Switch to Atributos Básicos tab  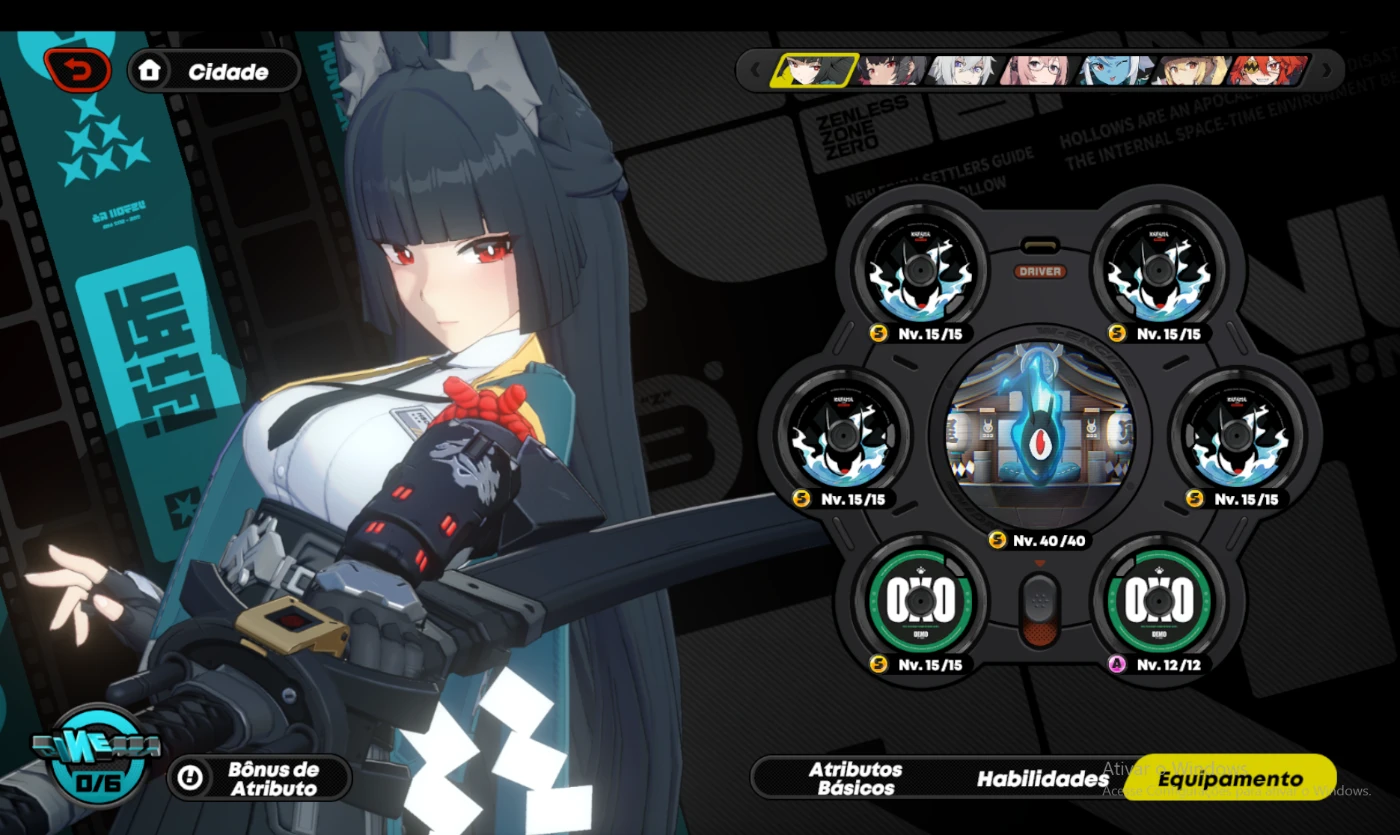[855, 778]
